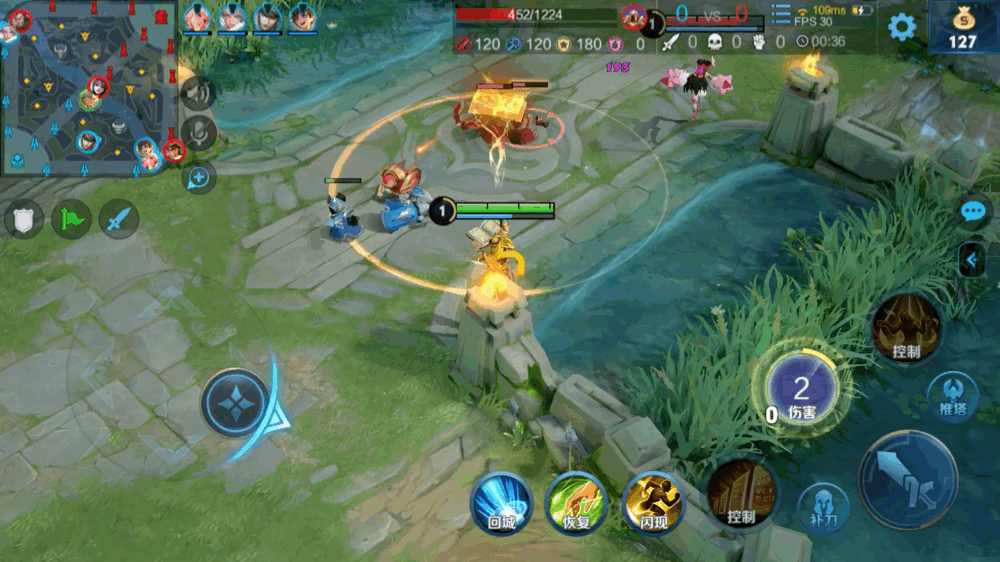Cast the 控制 skill with grasping hands icon
1000x562 pixels.
click(906, 328)
